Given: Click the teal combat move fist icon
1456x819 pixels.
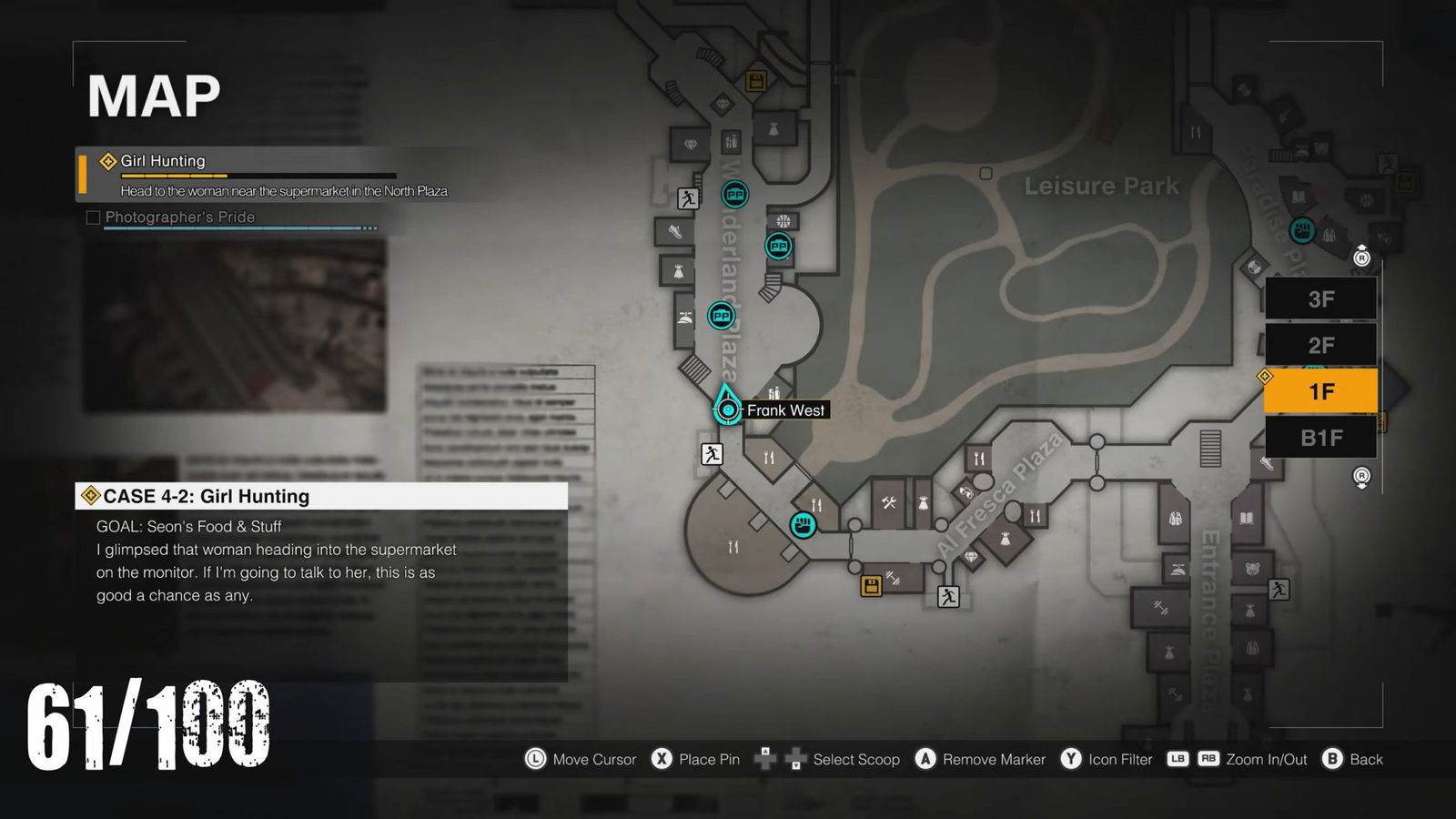Looking at the screenshot, I should point(802,524).
